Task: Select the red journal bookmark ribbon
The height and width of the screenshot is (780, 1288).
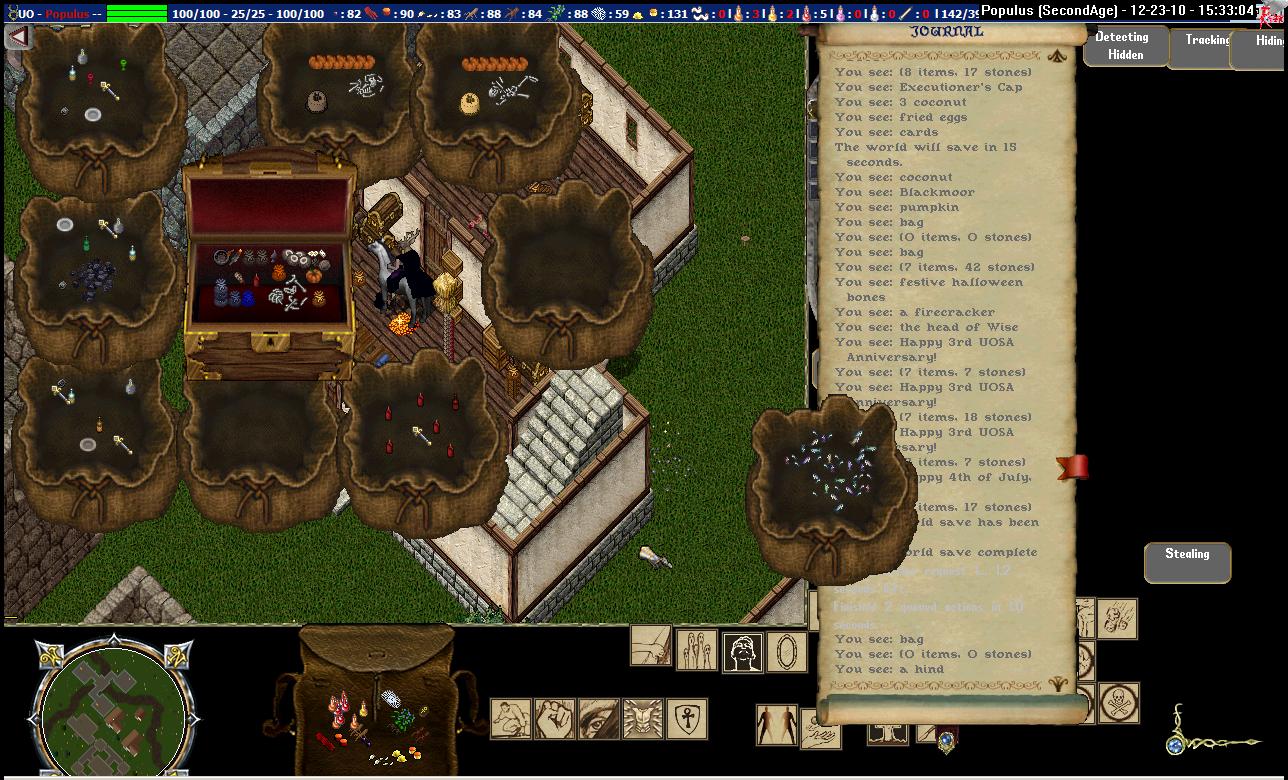Action: 1073,467
